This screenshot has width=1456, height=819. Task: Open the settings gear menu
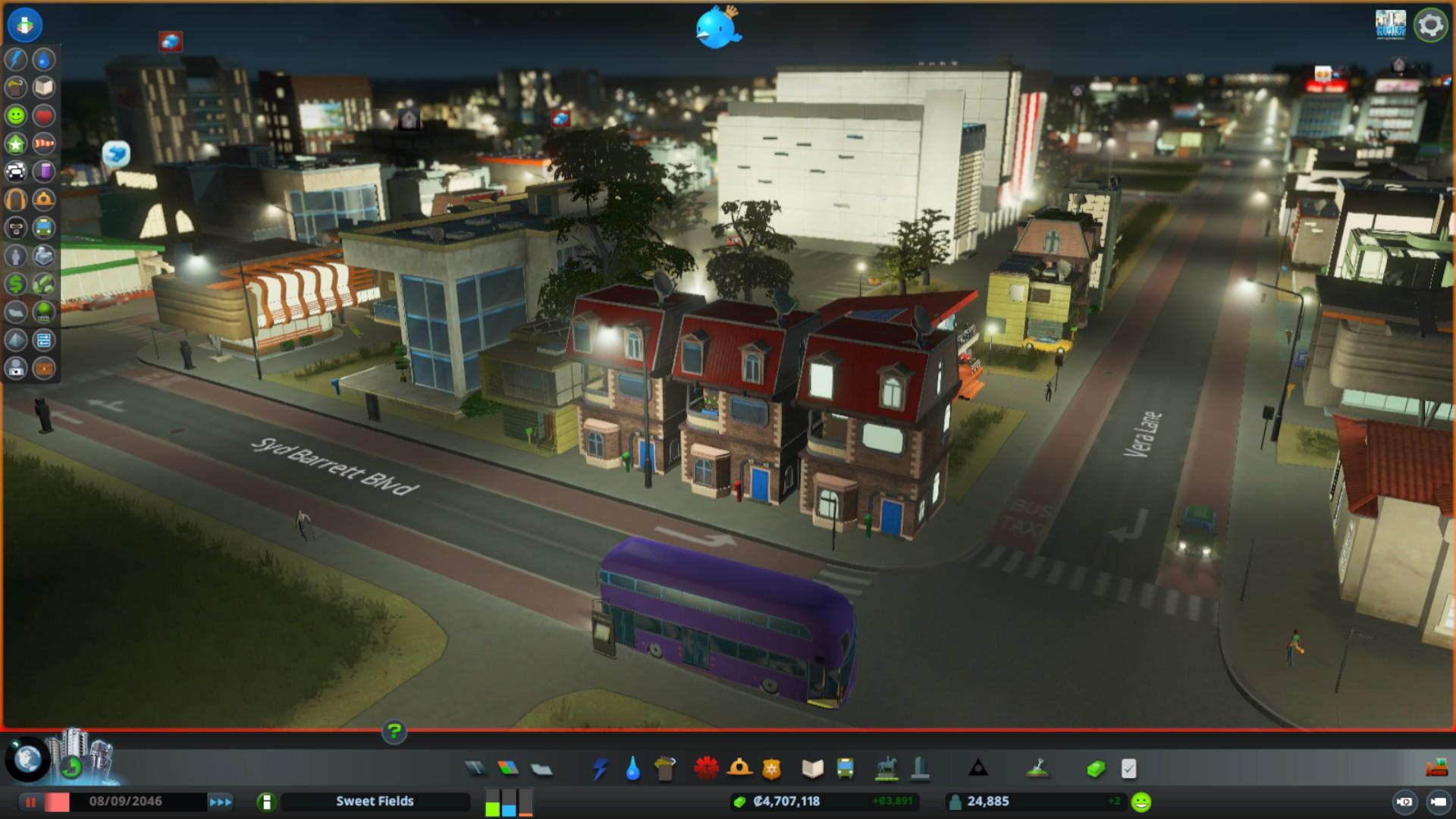click(1430, 25)
